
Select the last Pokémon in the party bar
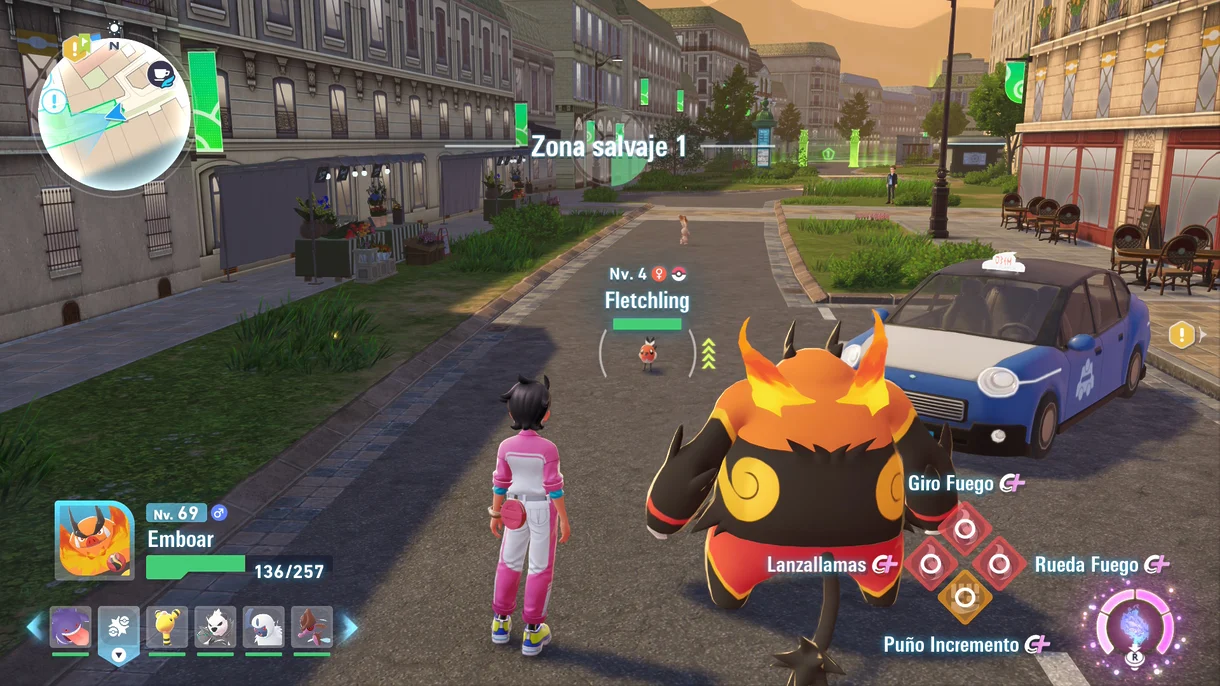point(312,627)
